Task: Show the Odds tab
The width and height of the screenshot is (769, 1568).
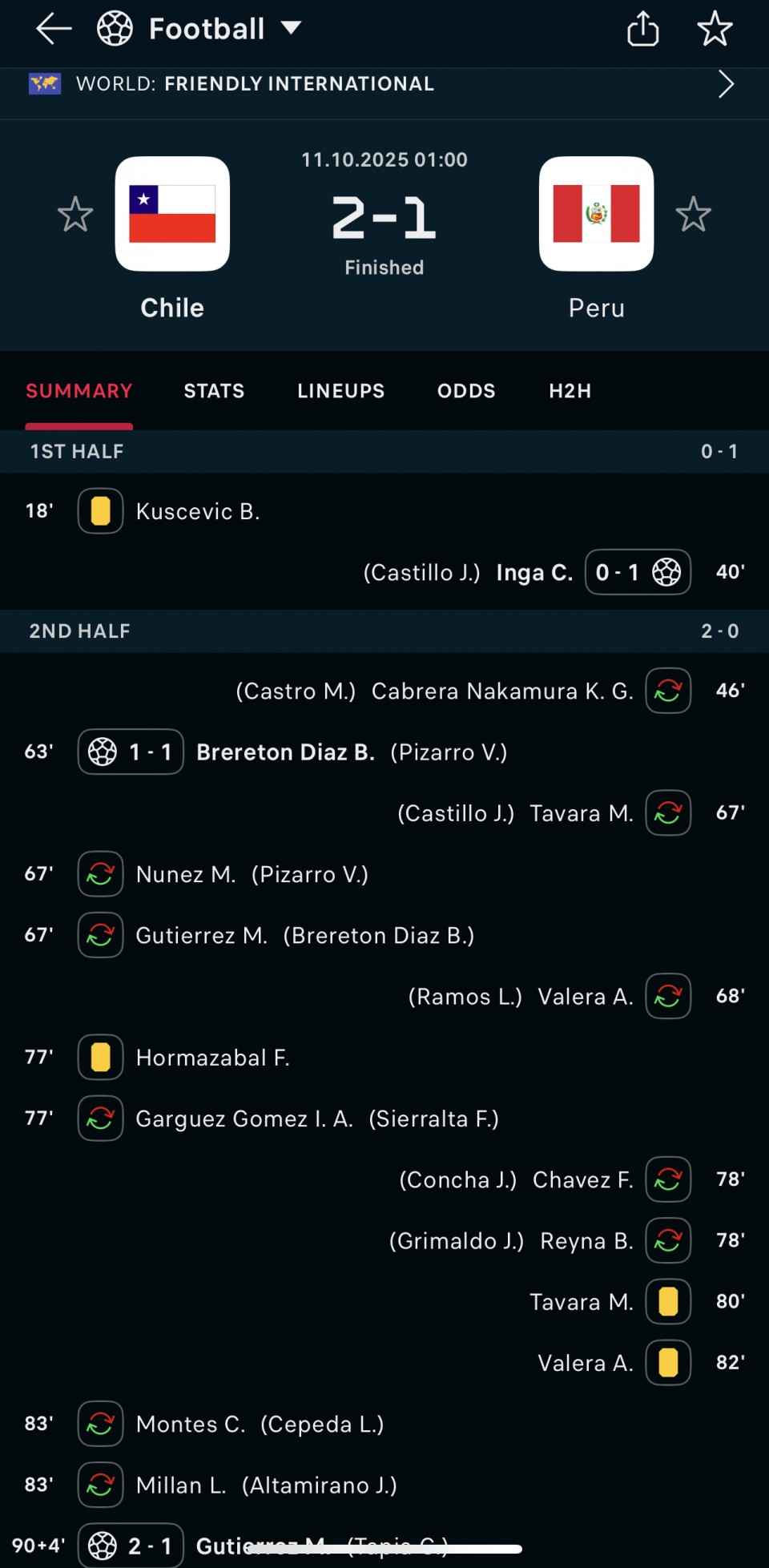Action: tap(466, 391)
